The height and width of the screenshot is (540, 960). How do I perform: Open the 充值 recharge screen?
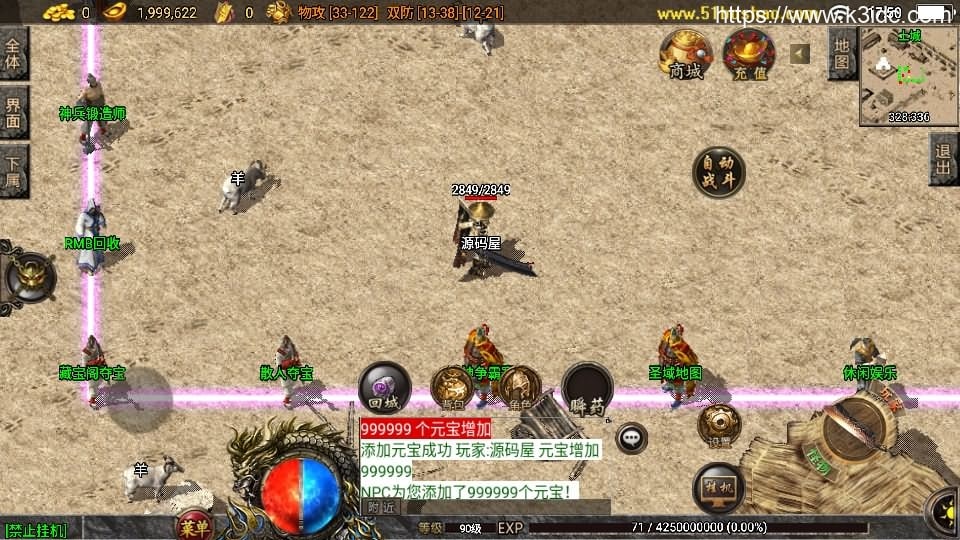tap(749, 53)
